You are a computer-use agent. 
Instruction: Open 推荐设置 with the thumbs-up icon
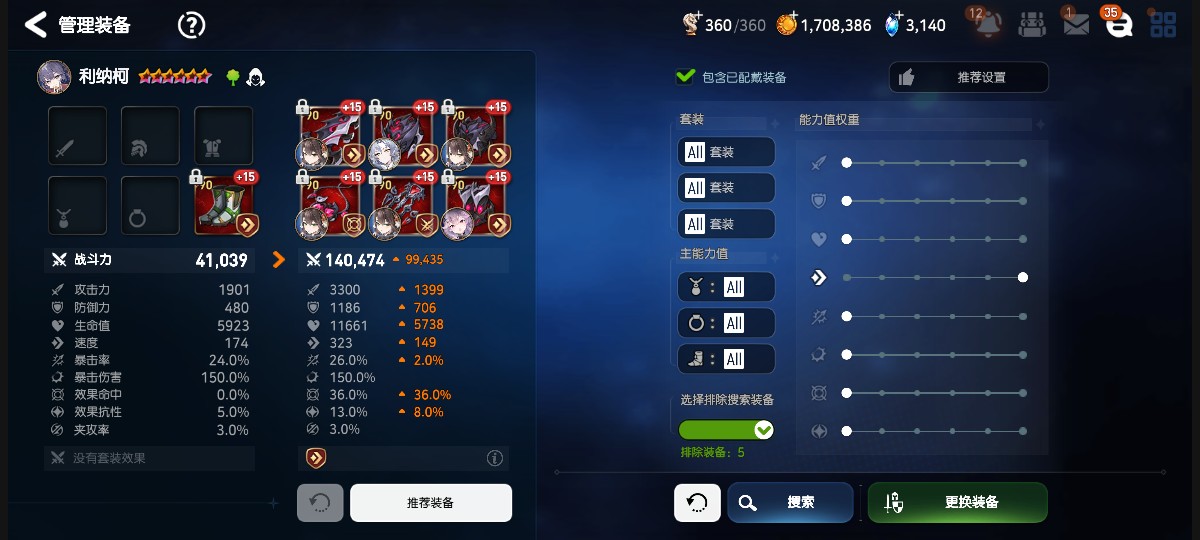pos(968,77)
